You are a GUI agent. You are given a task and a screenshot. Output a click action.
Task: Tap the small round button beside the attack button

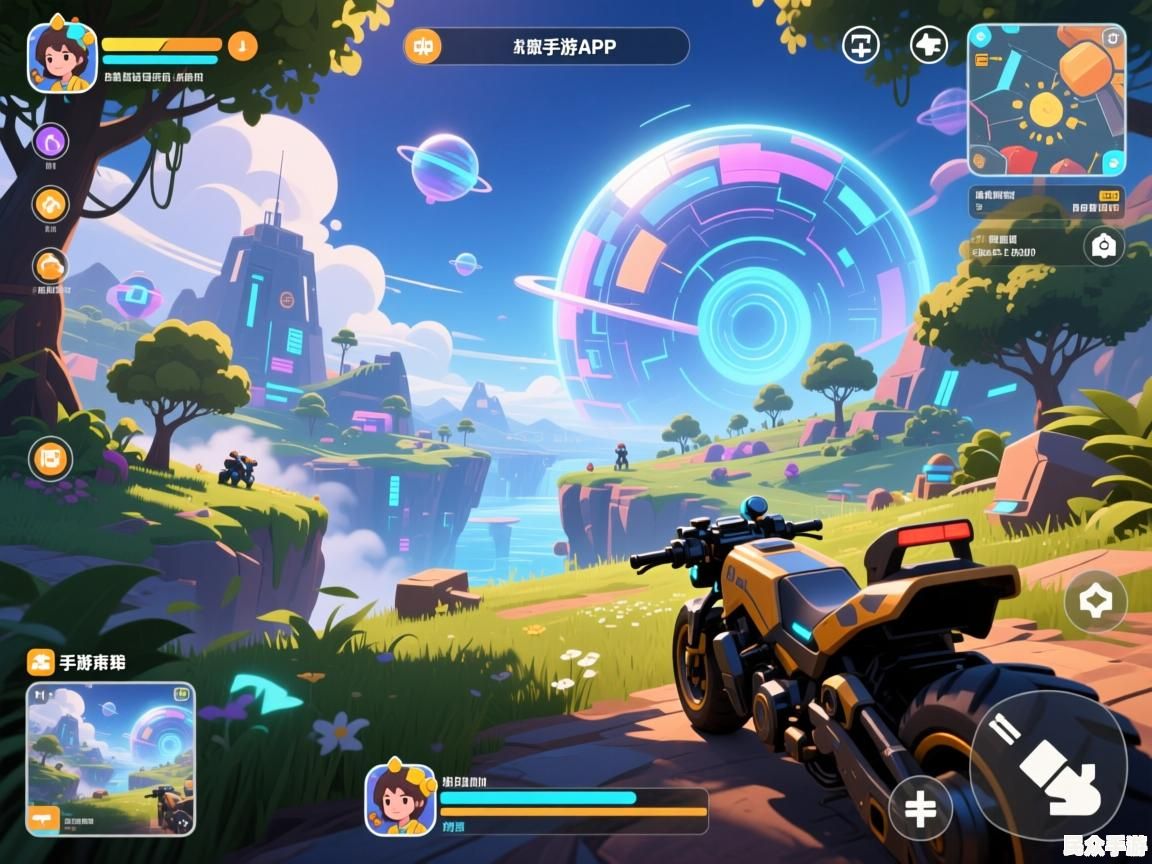pos(920,807)
